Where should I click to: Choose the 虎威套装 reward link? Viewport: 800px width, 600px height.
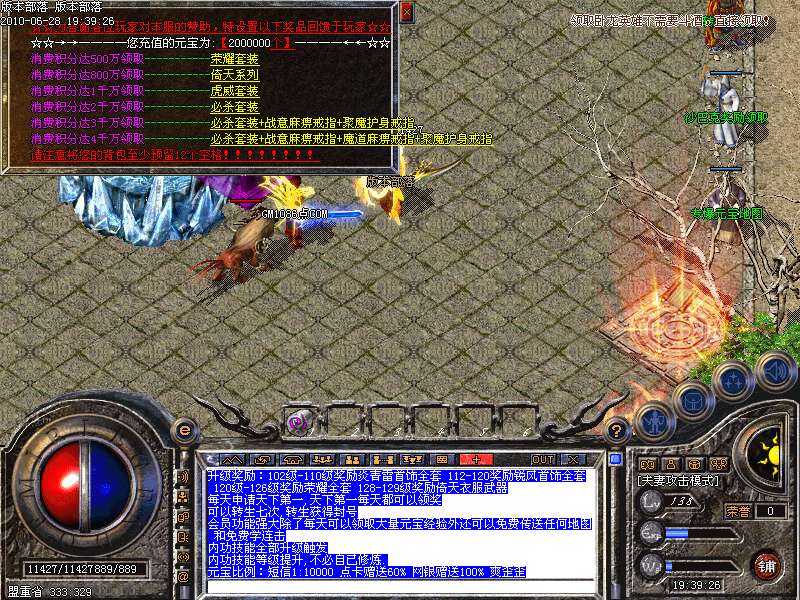tap(235, 91)
